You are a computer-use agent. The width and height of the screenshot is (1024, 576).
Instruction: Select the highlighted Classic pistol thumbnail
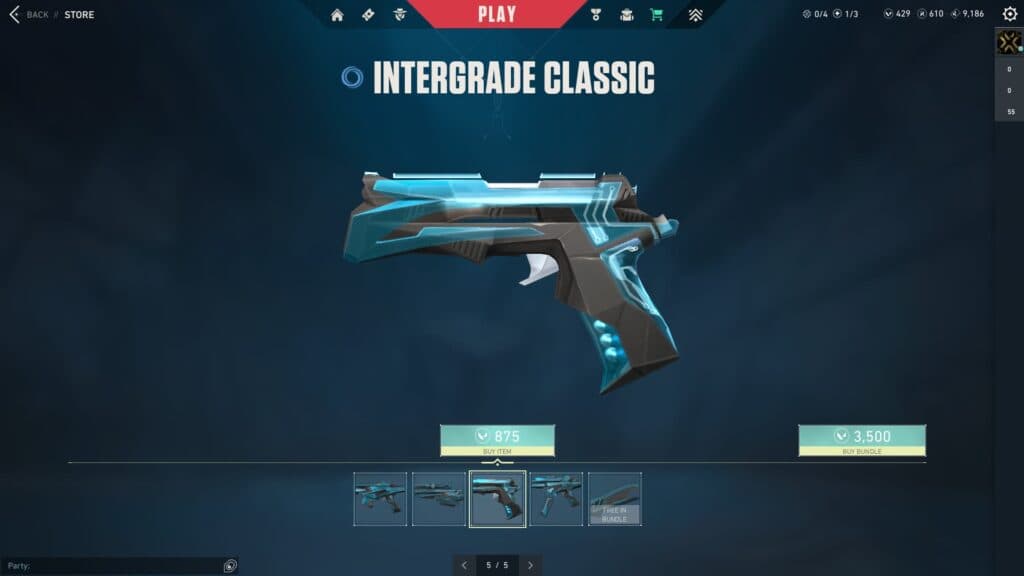pyautogui.click(x=497, y=499)
